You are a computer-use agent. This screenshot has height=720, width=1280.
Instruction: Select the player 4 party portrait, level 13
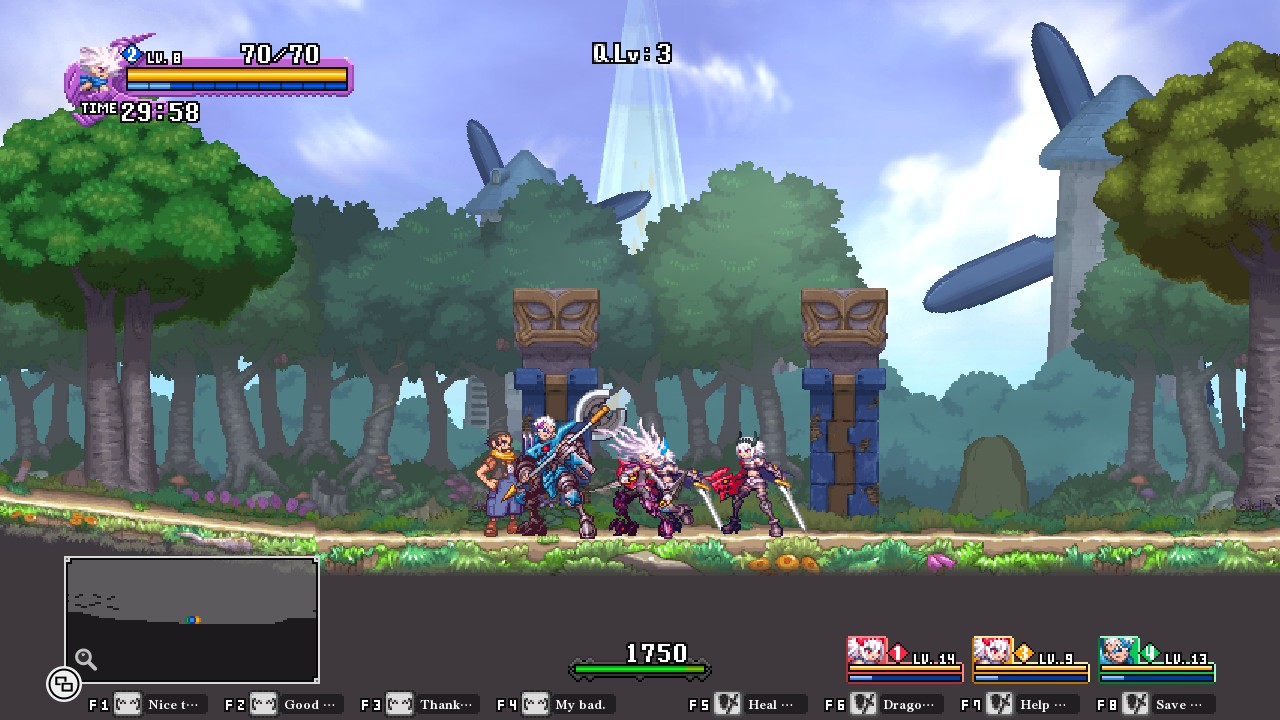click(x=1119, y=651)
